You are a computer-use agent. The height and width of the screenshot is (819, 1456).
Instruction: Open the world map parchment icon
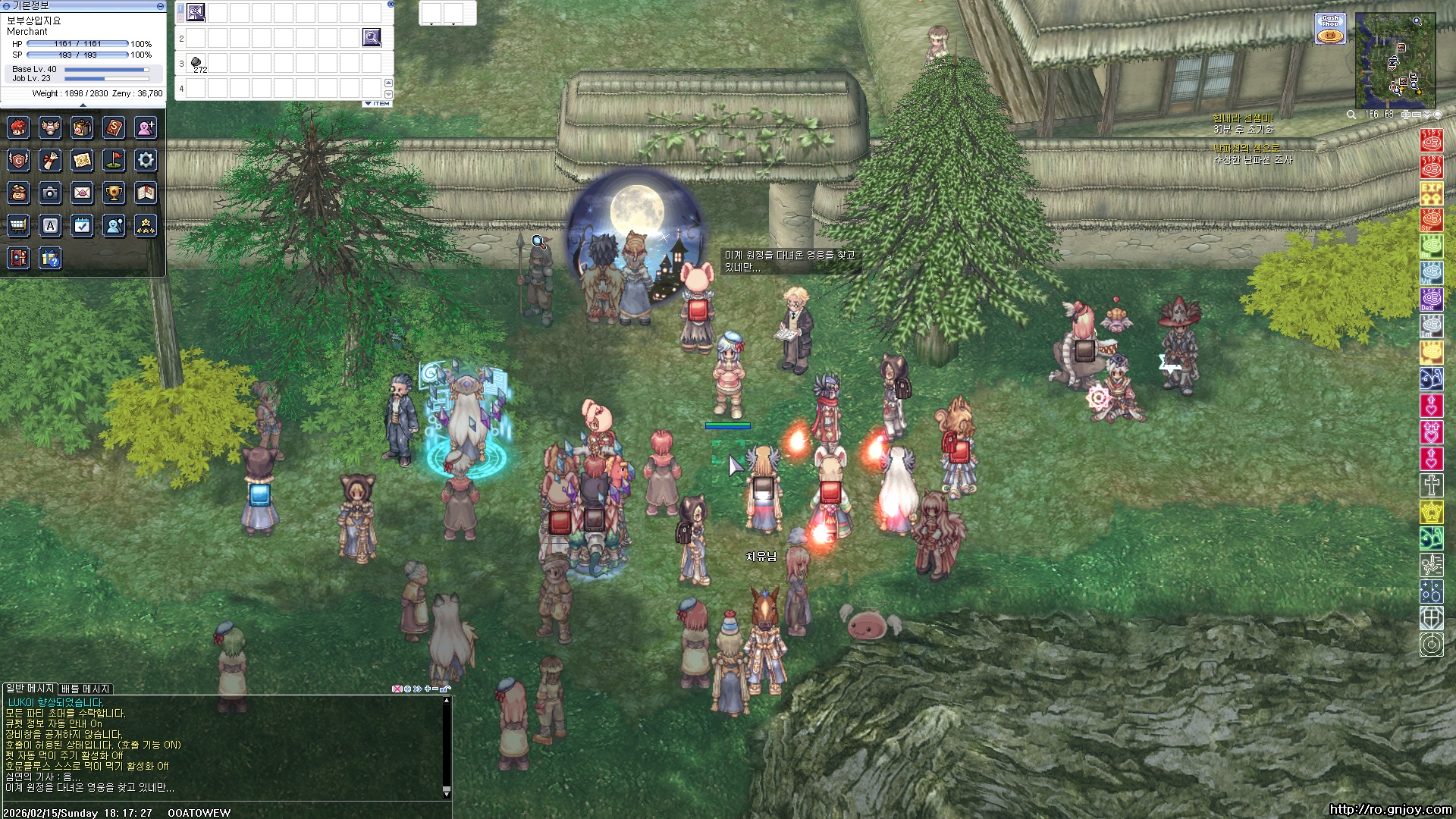tap(82, 160)
